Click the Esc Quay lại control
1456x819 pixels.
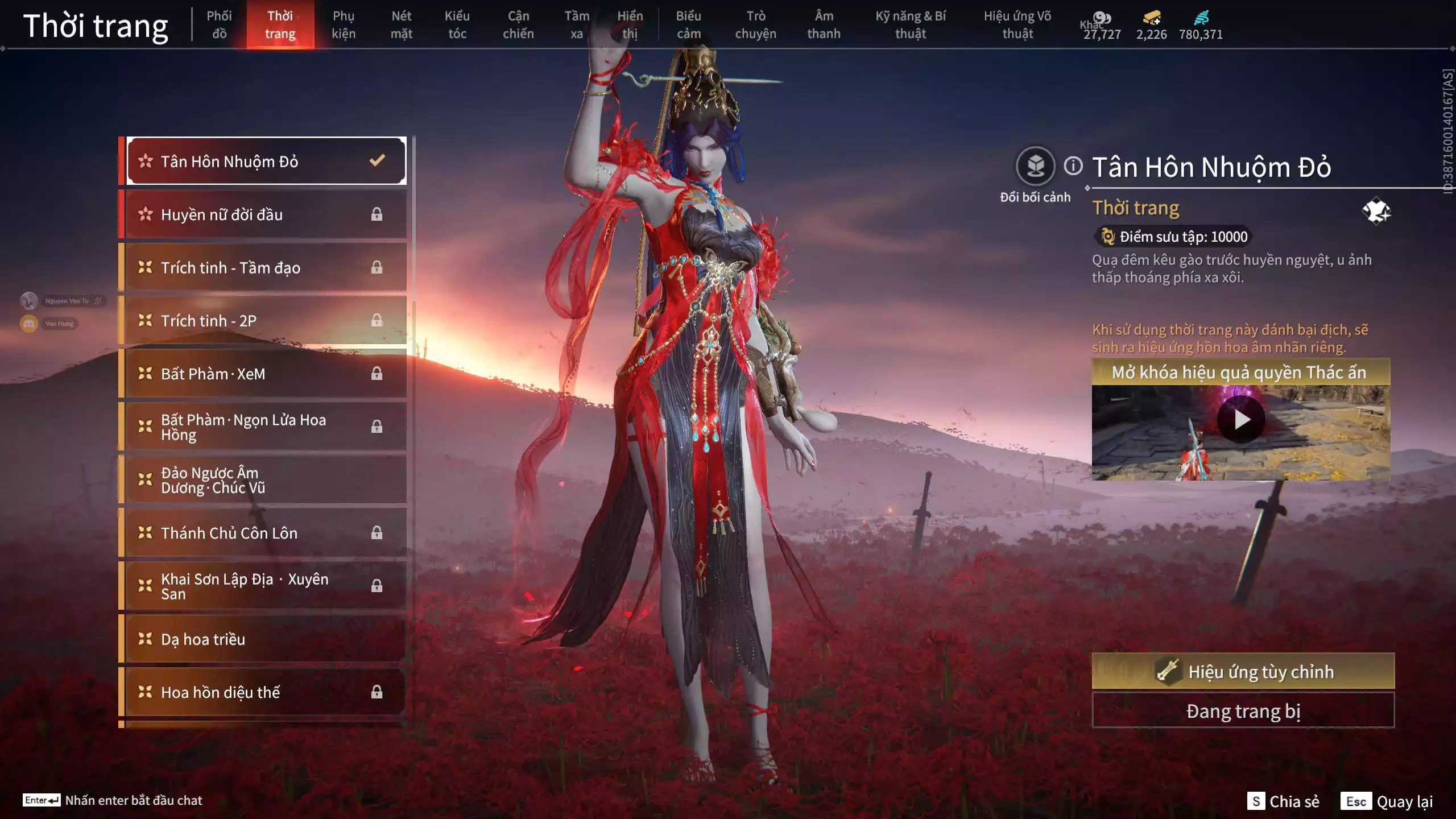tap(1387, 801)
